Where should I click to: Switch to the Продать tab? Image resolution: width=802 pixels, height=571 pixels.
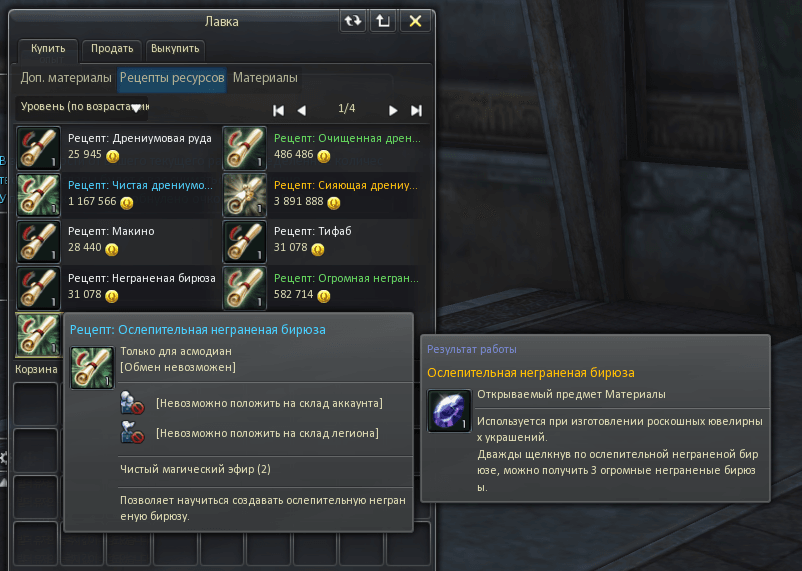(112, 48)
